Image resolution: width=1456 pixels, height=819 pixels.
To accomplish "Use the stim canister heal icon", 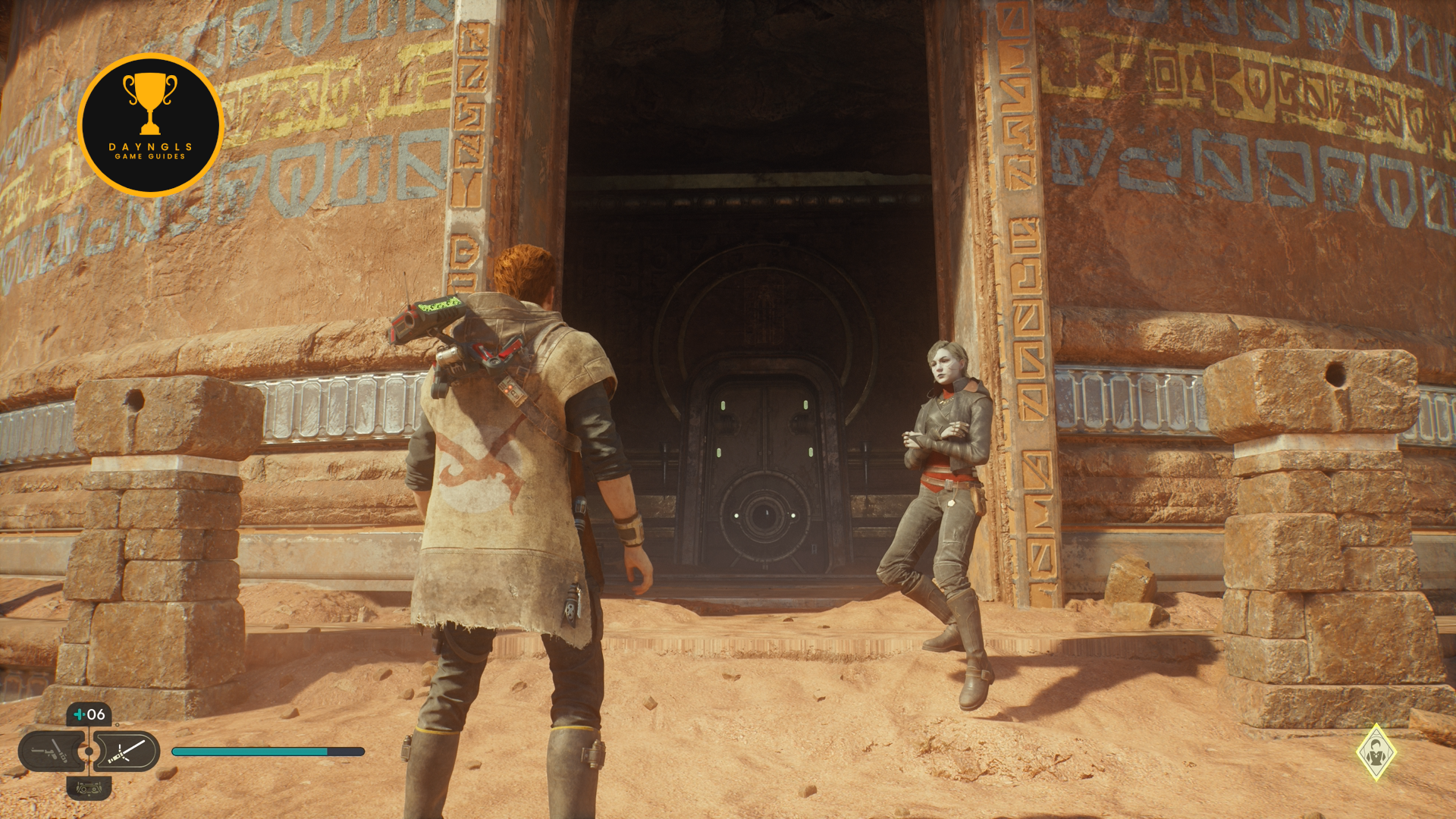I will [89, 714].
